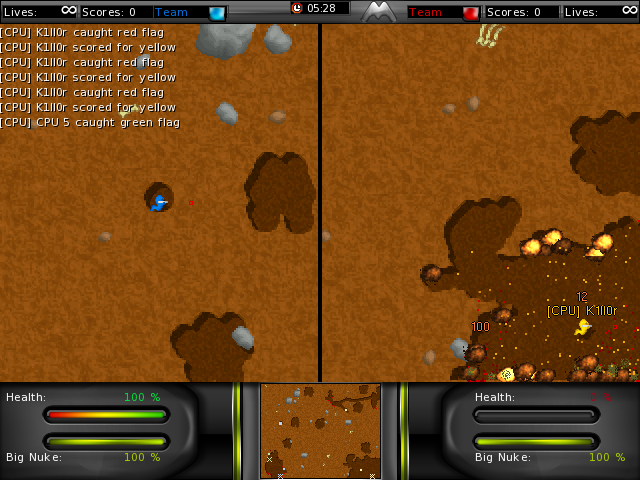Select the blue team icon
The height and width of the screenshot is (480, 640).
pyautogui.click(x=217, y=13)
